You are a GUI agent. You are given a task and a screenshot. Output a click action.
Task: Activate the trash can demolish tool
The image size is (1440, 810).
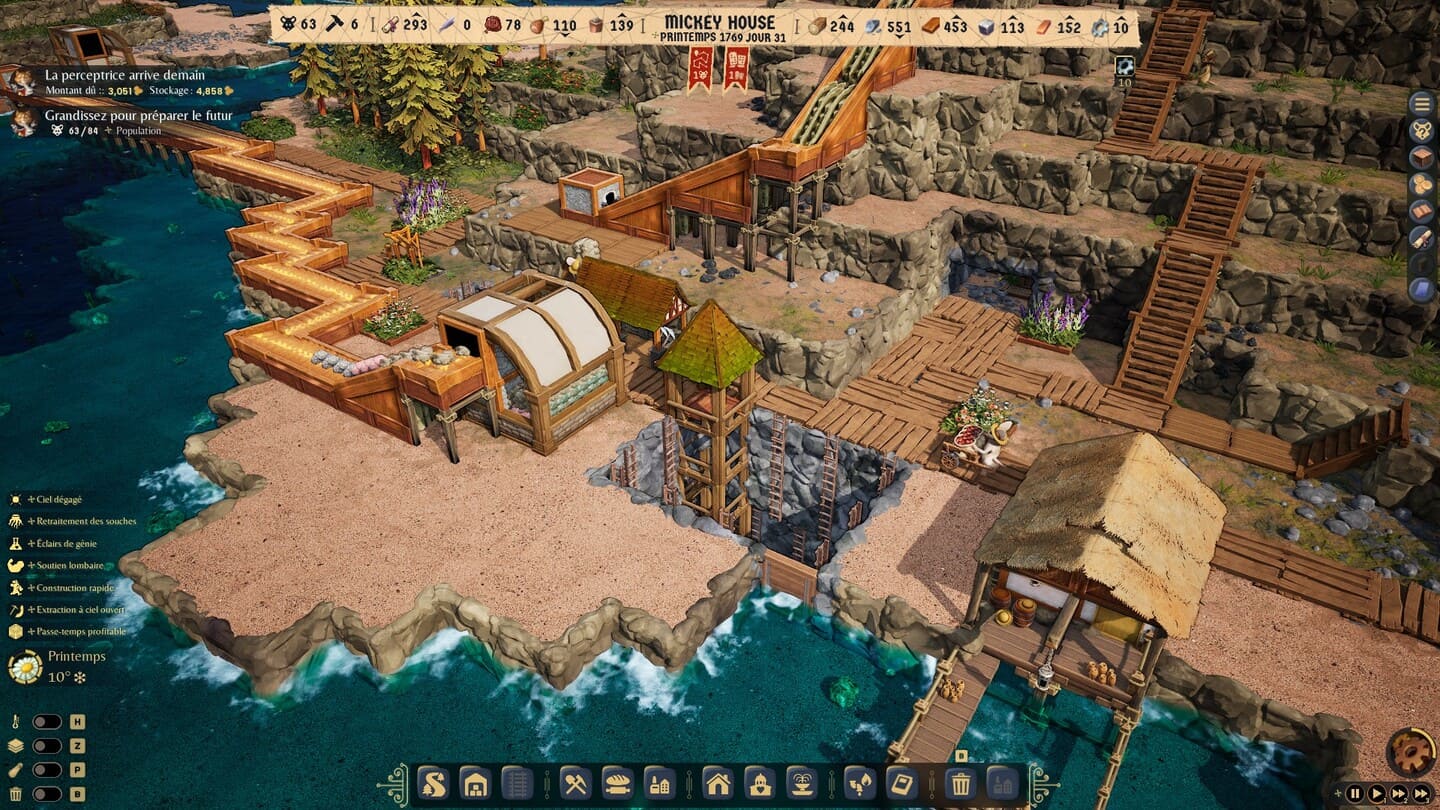point(960,782)
